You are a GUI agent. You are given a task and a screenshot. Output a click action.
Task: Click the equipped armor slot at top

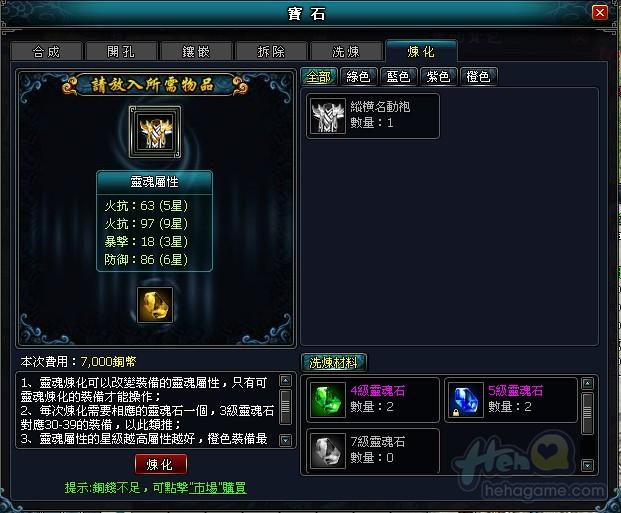click(154, 132)
